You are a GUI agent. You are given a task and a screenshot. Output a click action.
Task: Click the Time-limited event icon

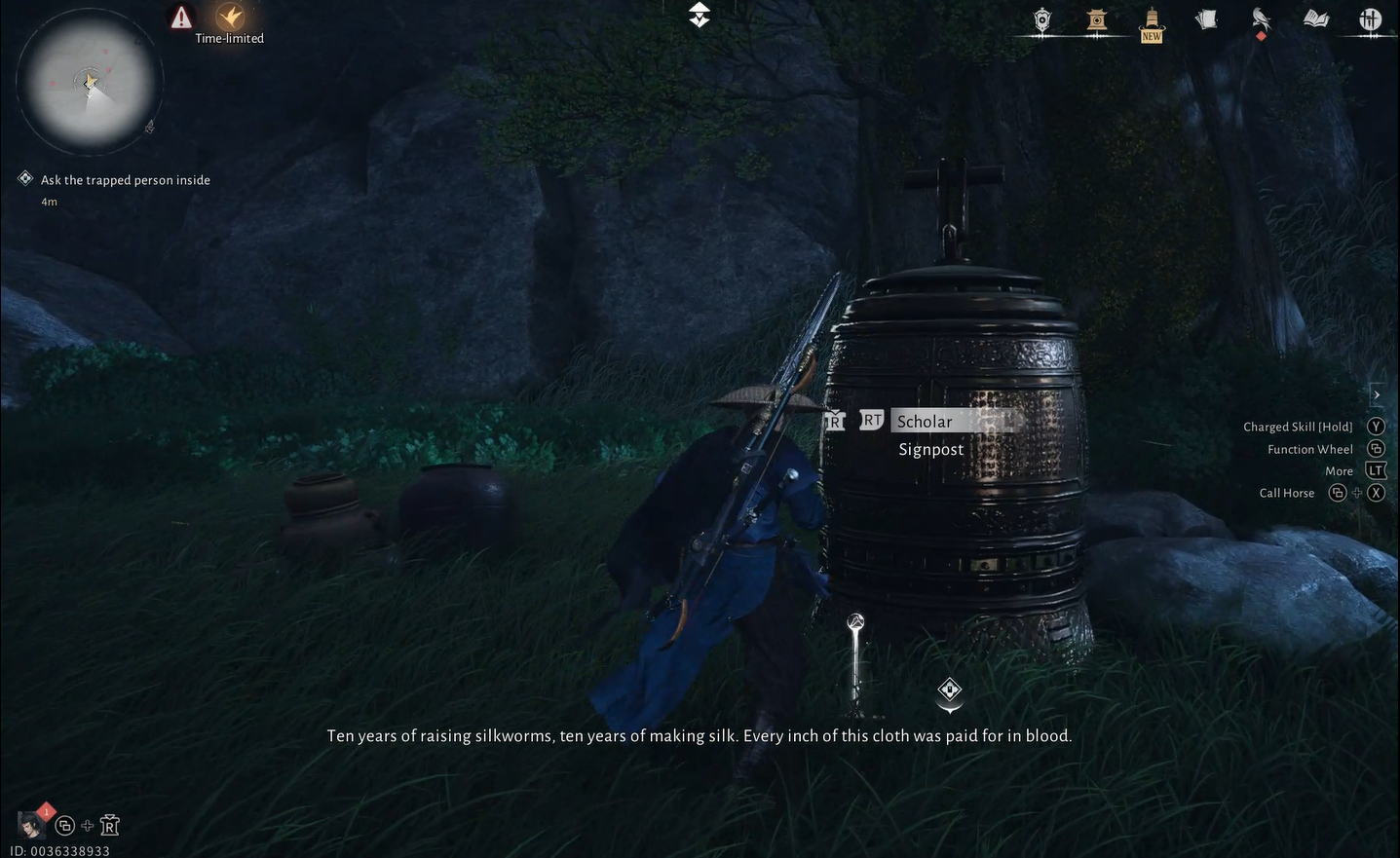click(231, 16)
